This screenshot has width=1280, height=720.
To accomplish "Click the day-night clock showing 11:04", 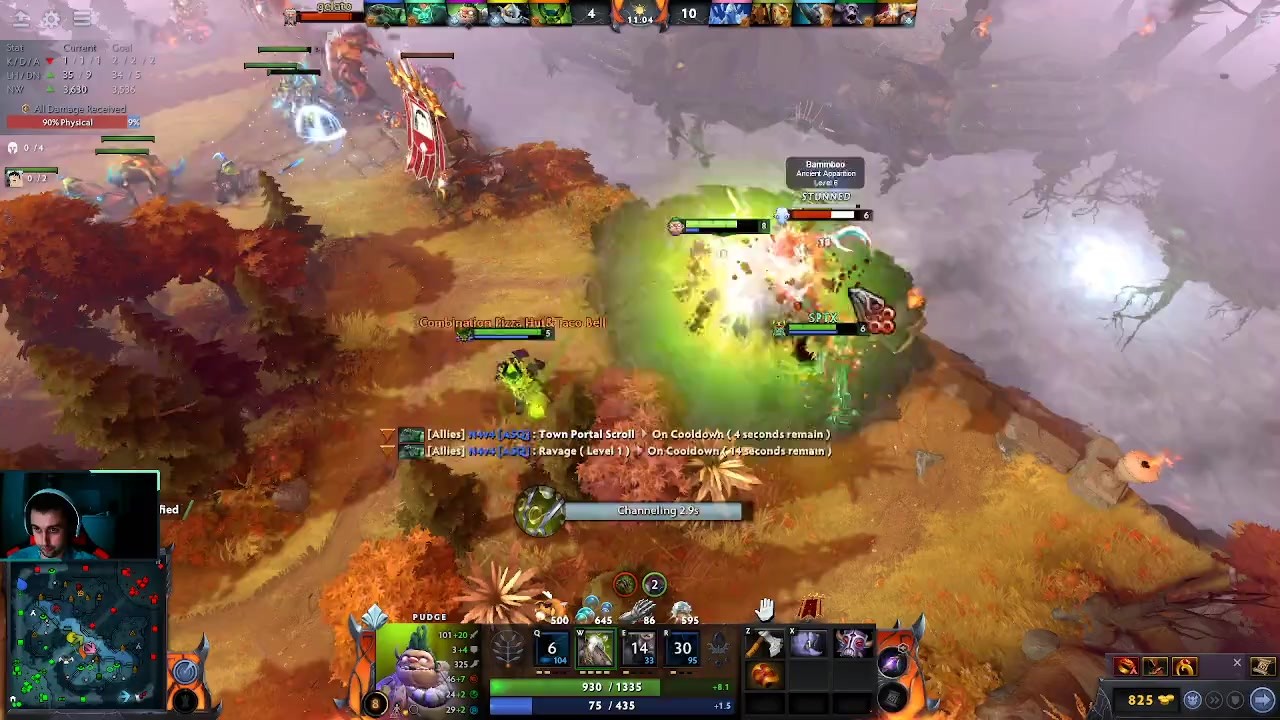I will point(639,14).
